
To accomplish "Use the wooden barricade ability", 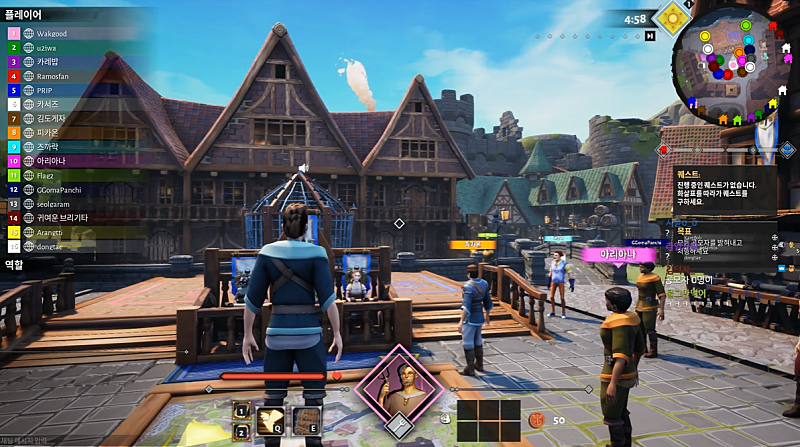I will [306, 421].
